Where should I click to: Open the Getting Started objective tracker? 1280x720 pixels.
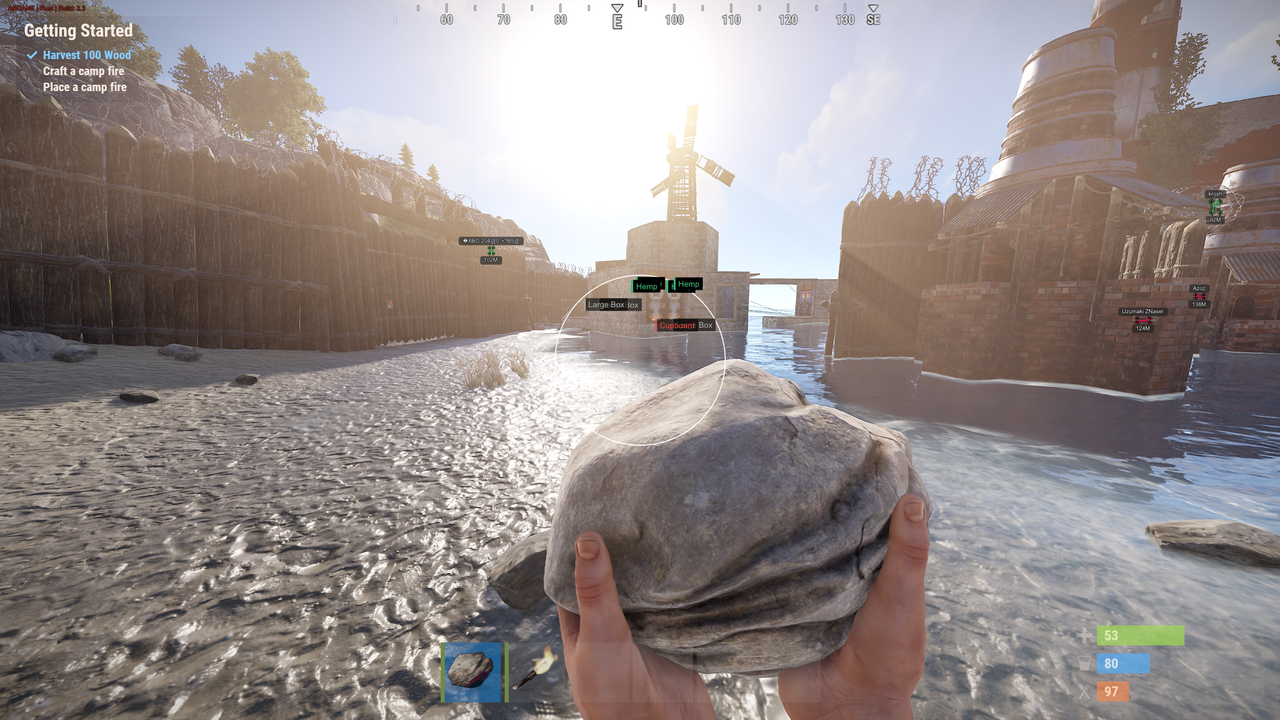pos(78,31)
